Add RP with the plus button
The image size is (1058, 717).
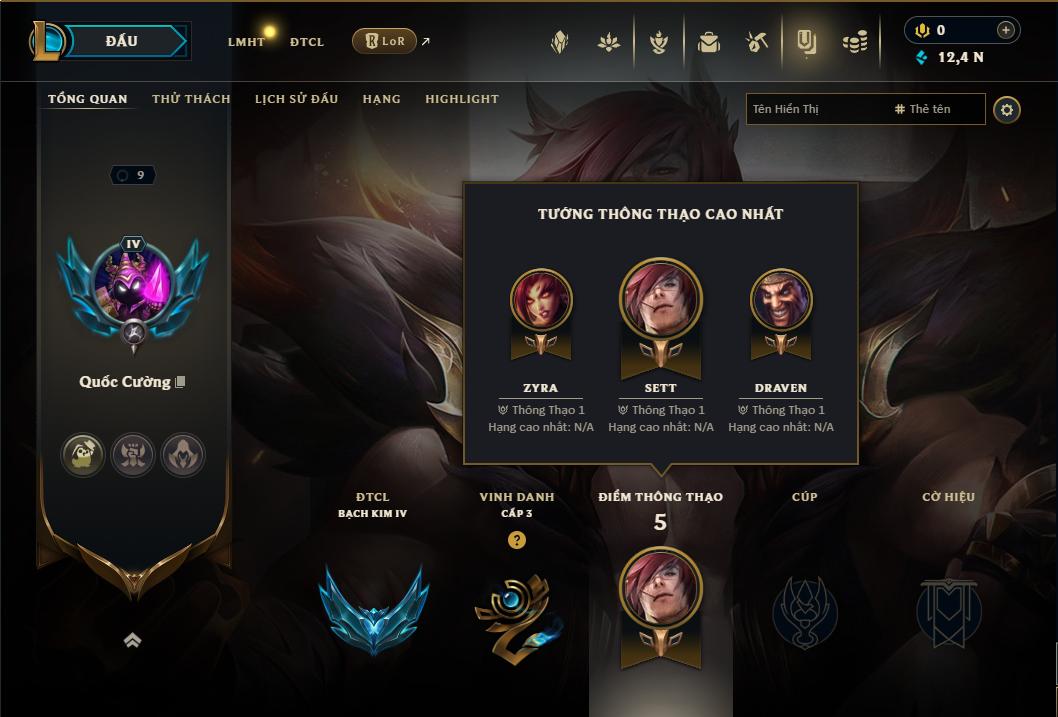pyautogui.click(x=1006, y=30)
